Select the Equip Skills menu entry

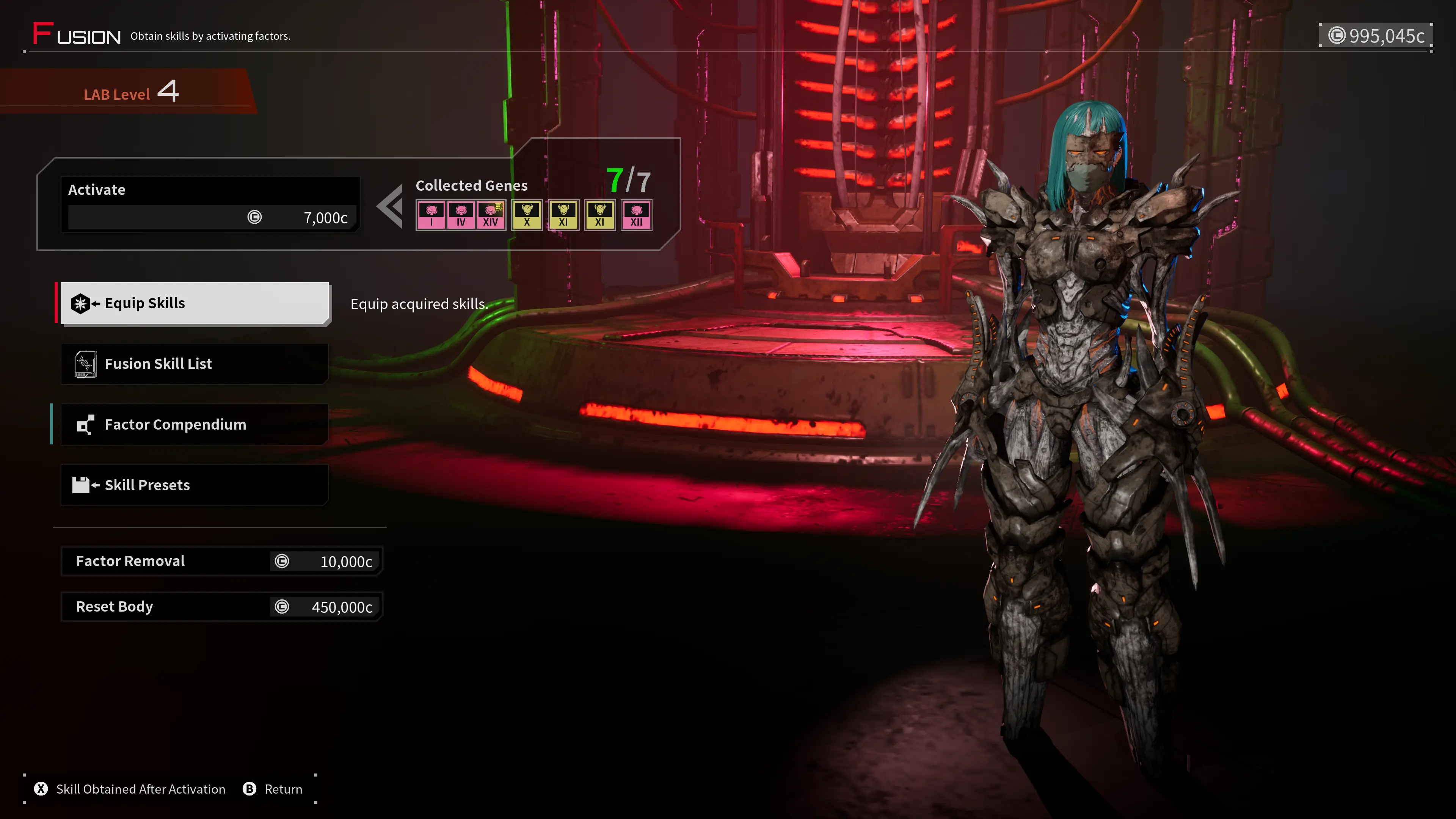194,303
